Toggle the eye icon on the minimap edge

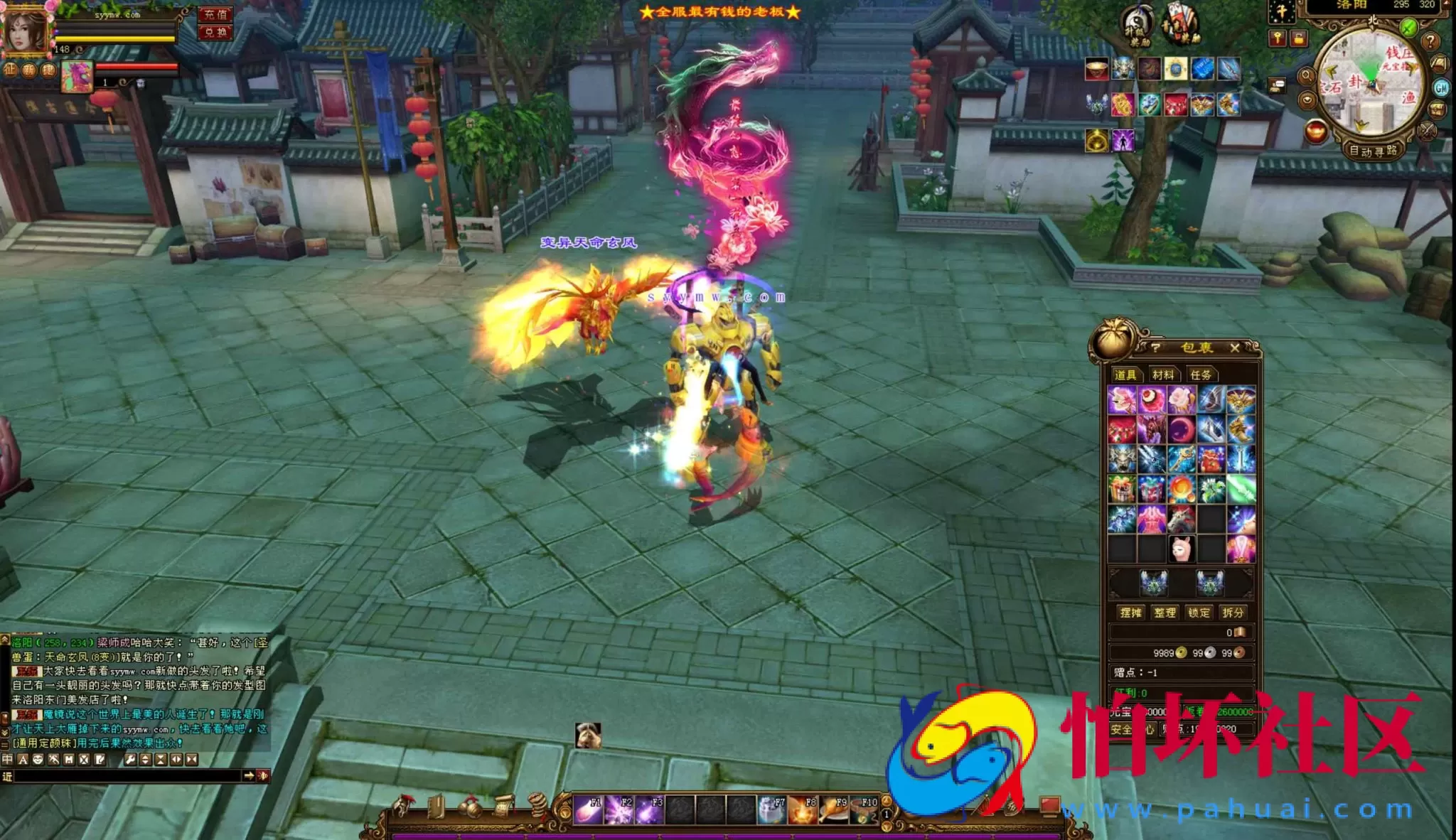(x=1307, y=99)
